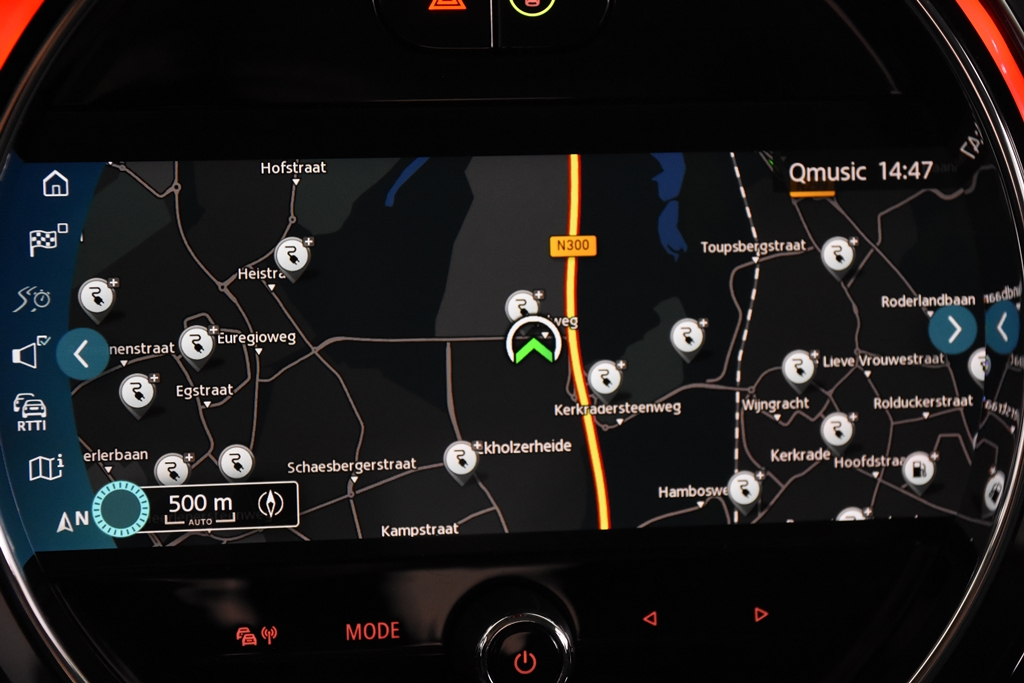Open RTTI traffic information
Screen dimensions: 1024x683
[32, 410]
